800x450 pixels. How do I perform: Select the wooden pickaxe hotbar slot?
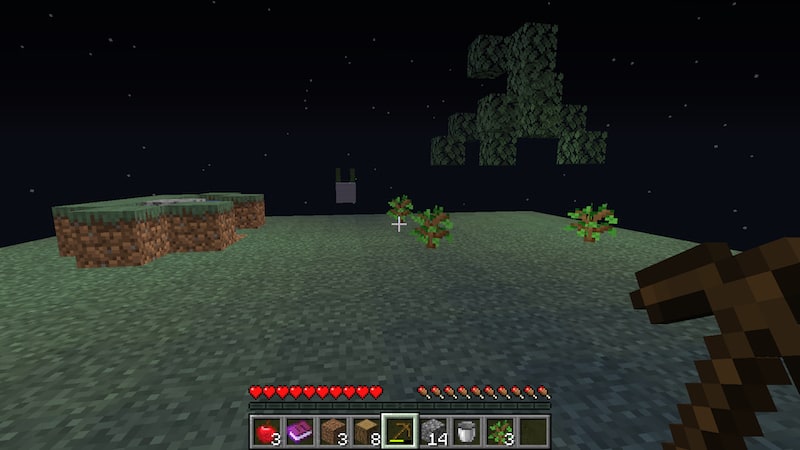[x=399, y=432]
